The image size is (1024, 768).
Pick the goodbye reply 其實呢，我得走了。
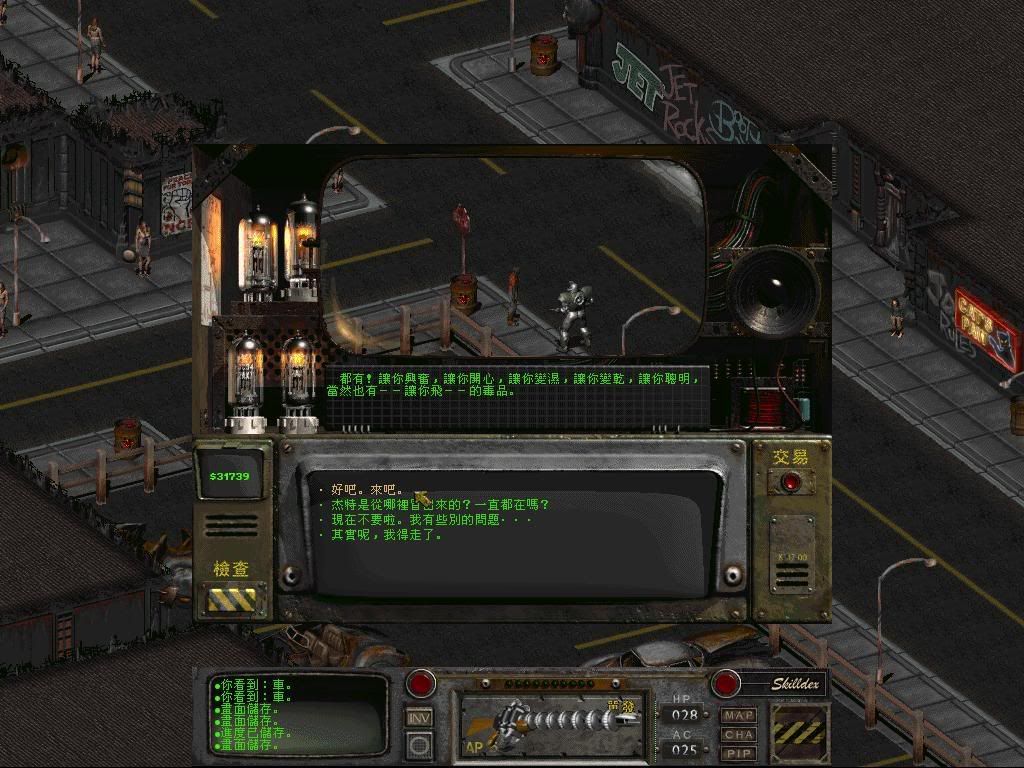point(392,535)
